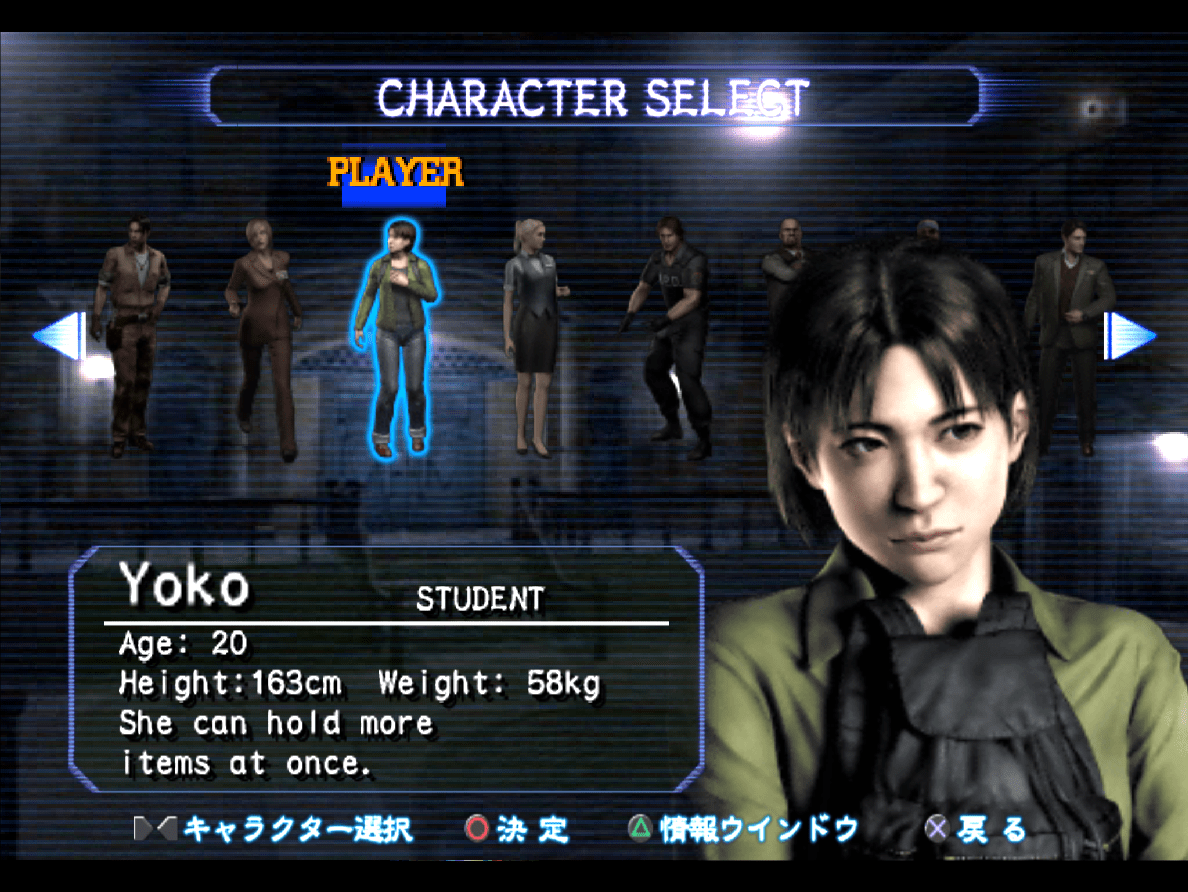Click the left scroll arrow on the roster
The height and width of the screenshot is (892, 1188).
click(x=59, y=335)
